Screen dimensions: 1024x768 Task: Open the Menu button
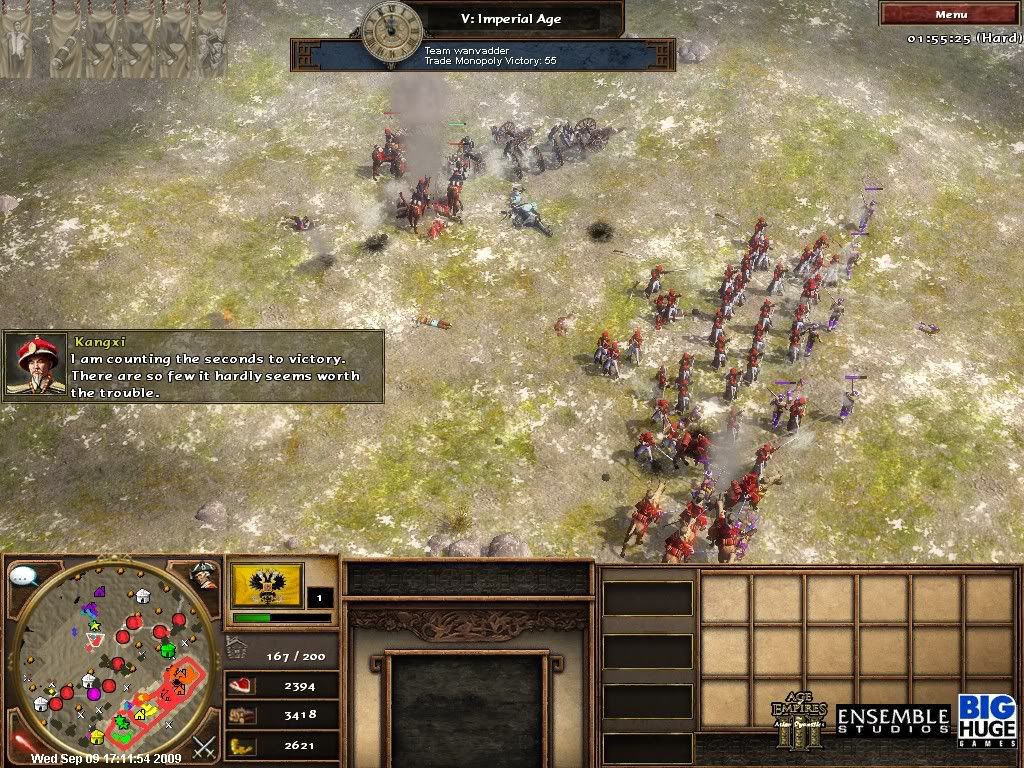(950, 14)
